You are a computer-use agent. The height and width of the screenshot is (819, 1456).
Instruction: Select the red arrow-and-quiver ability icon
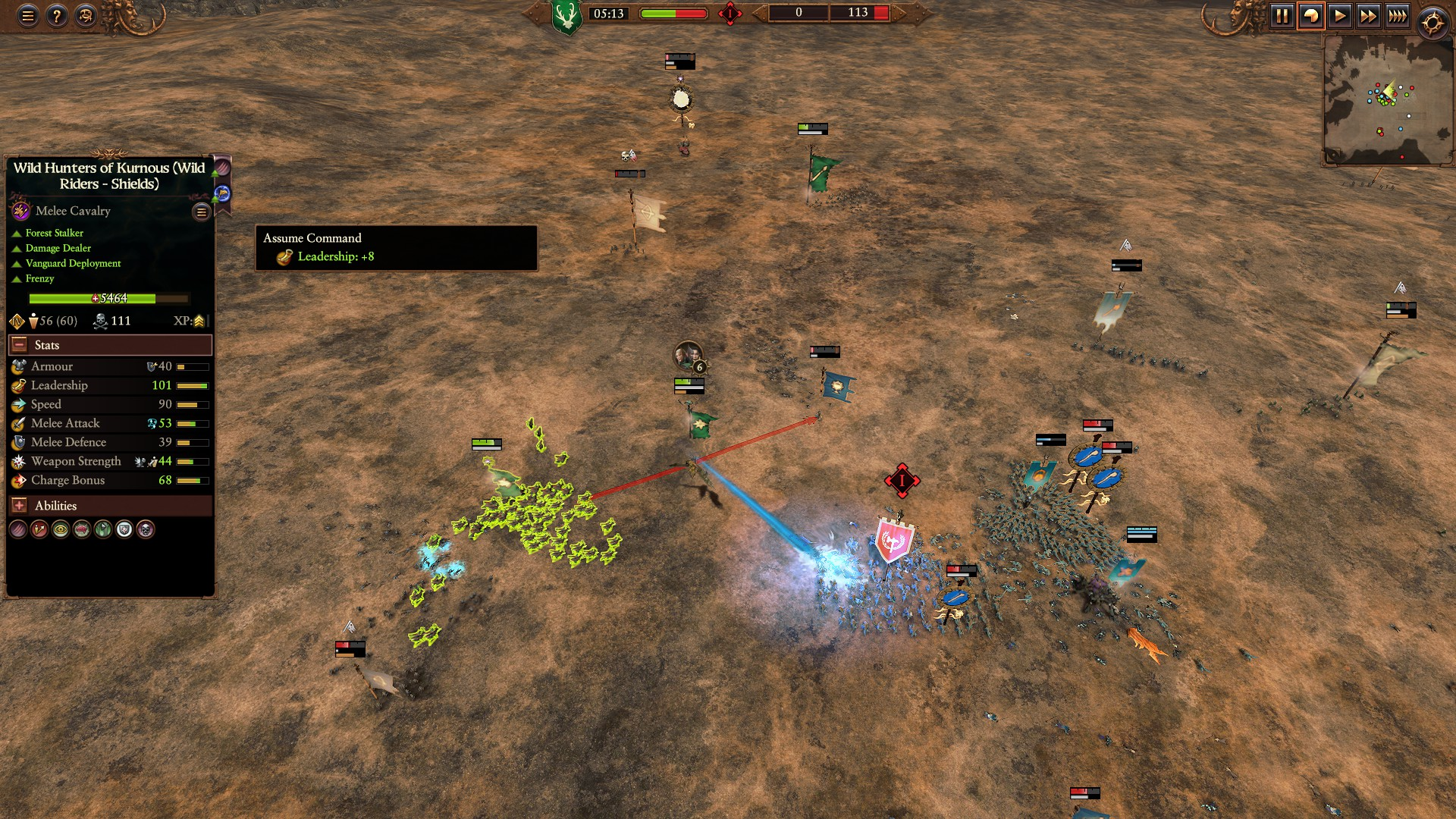[x=38, y=530]
